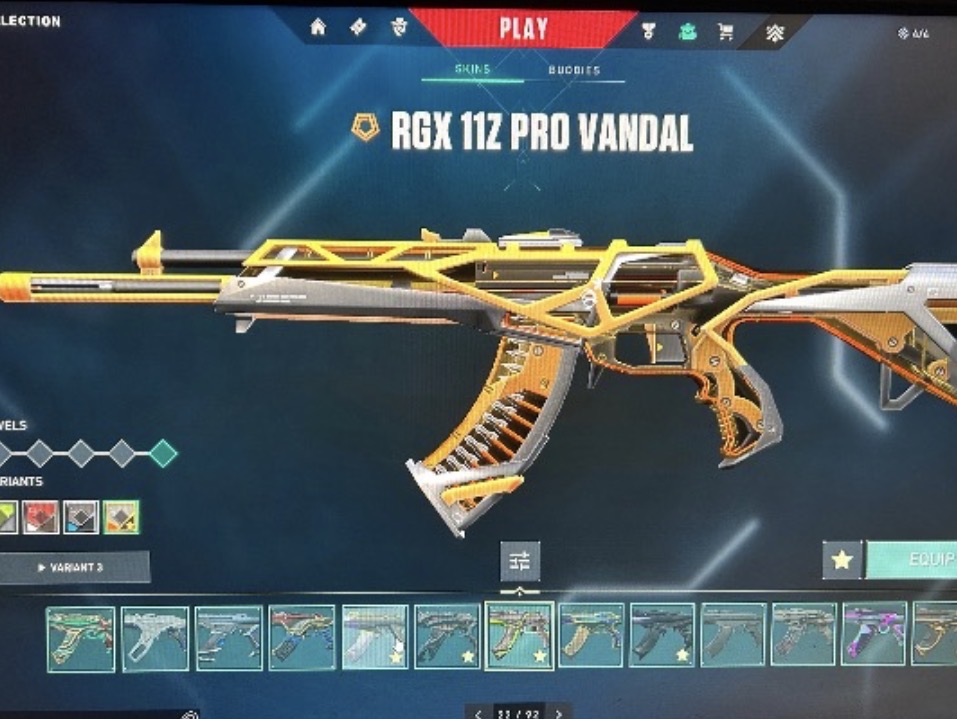Open the collection icon highlighted in green

687,31
